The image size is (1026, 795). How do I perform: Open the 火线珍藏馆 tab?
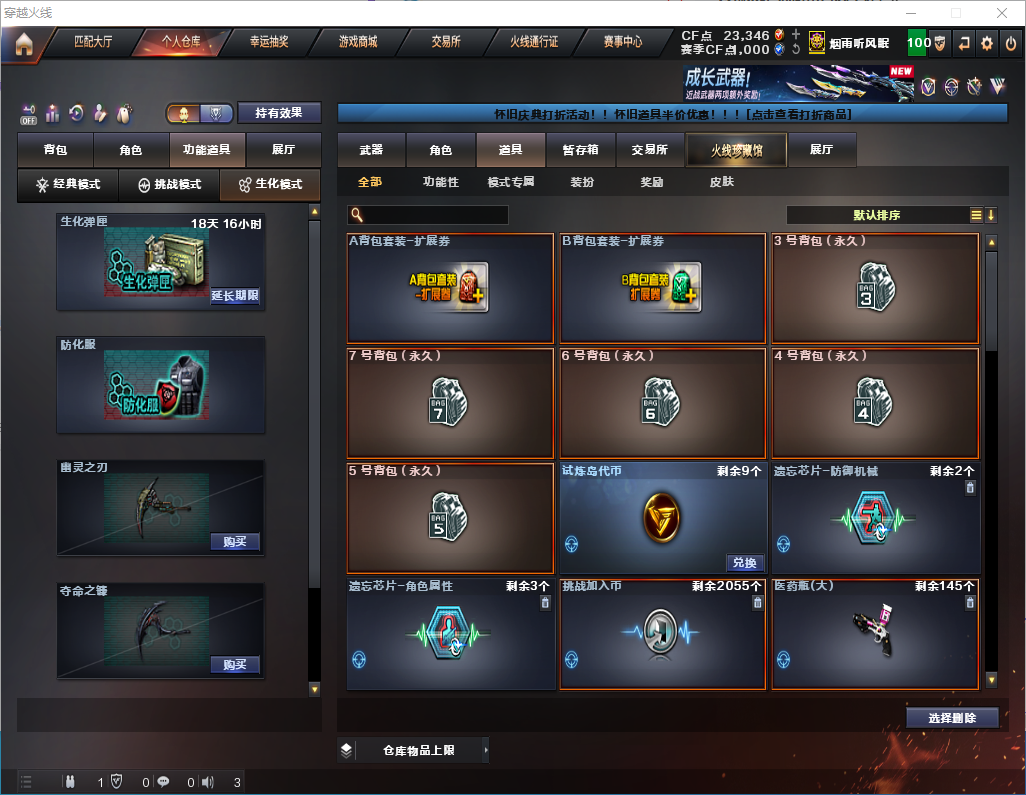[736, 150]
